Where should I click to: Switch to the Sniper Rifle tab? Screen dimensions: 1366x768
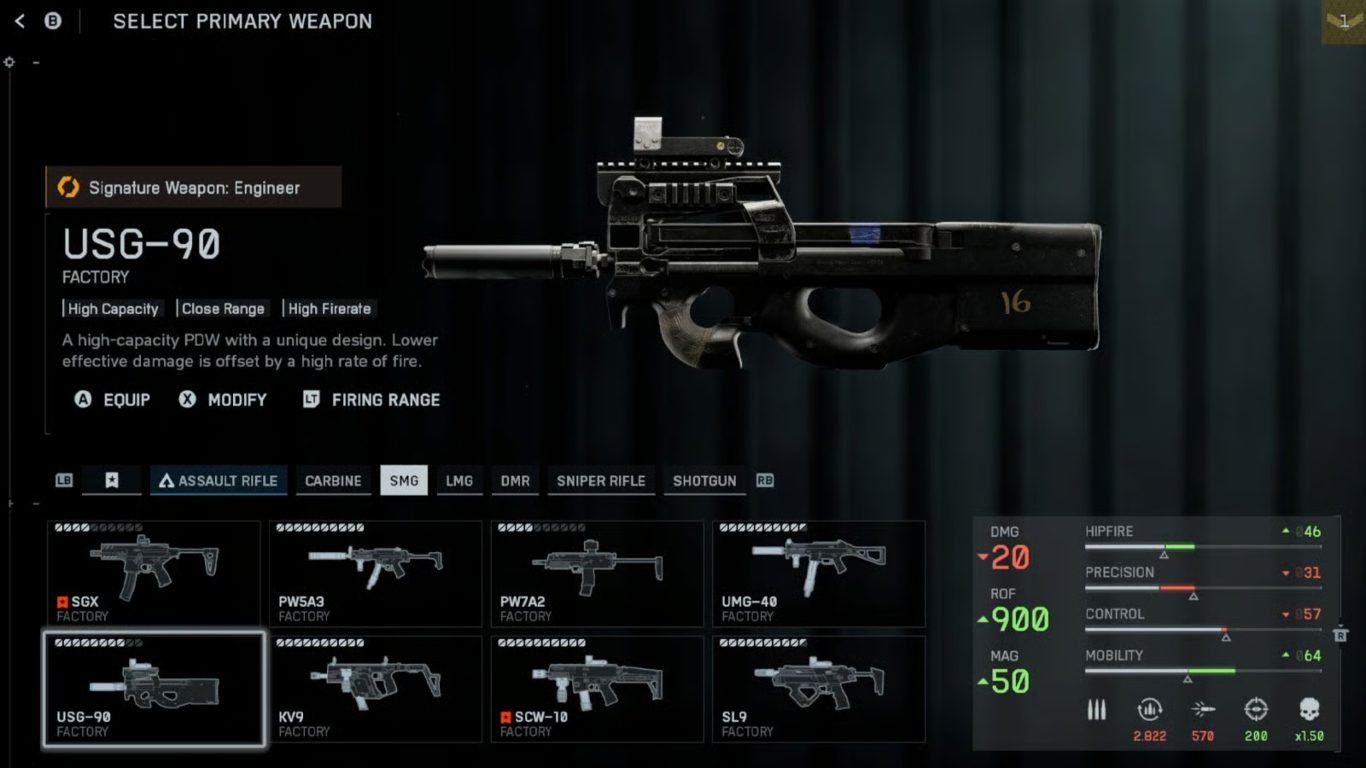coord(601,481)
